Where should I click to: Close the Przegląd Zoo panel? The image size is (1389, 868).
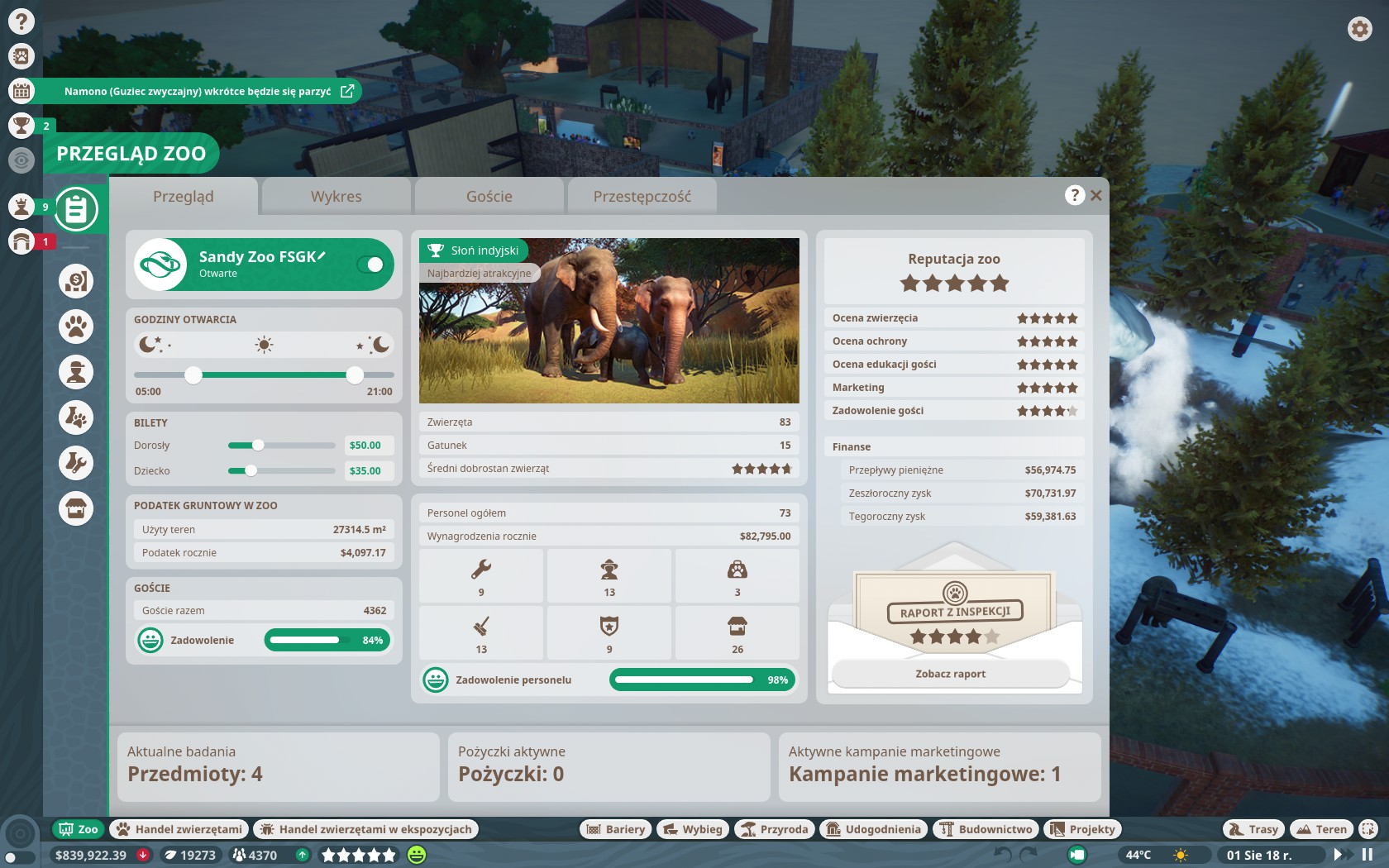tap(1096, 196)
